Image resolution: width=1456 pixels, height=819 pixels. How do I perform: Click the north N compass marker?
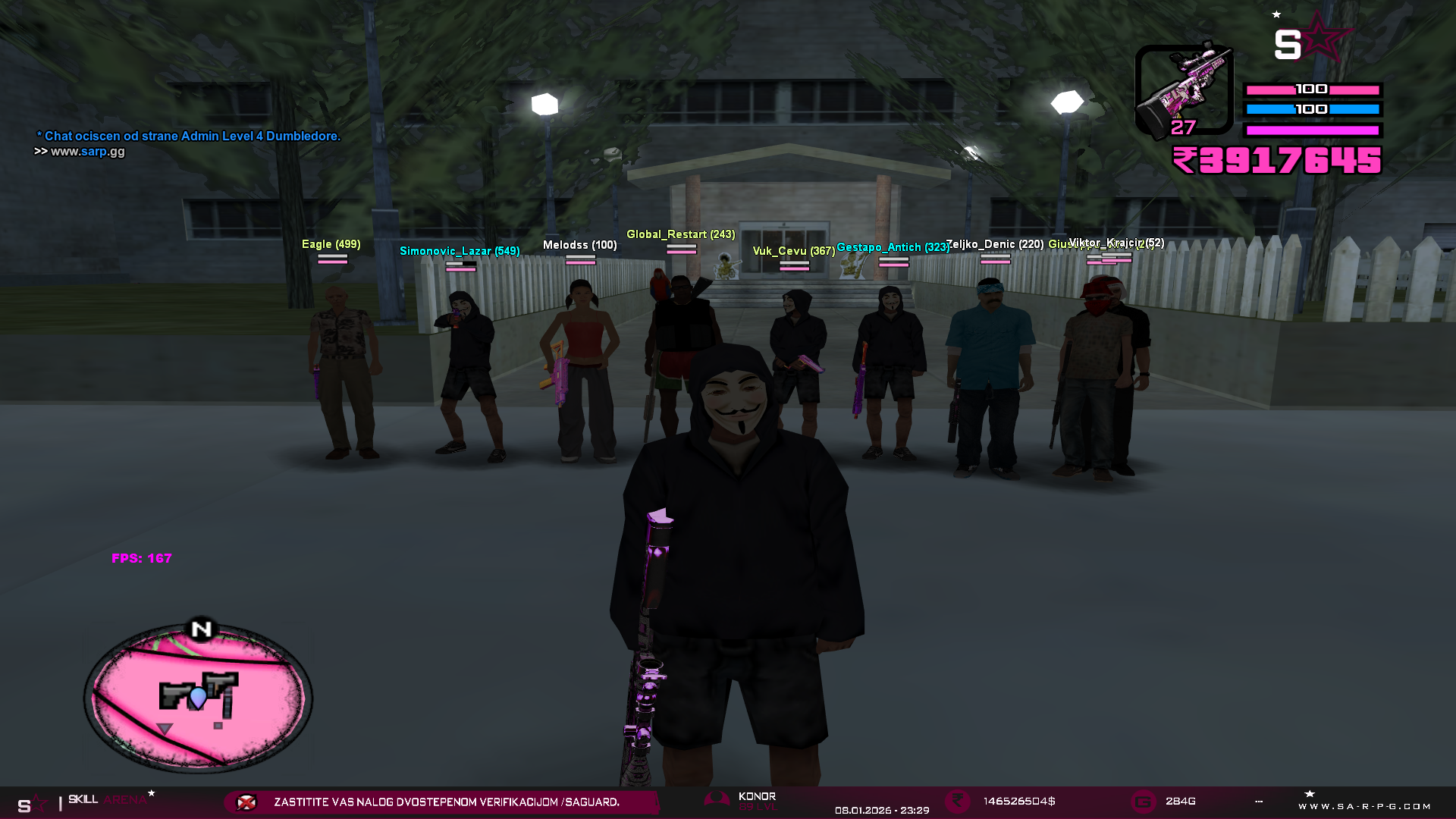pos(201,629)
